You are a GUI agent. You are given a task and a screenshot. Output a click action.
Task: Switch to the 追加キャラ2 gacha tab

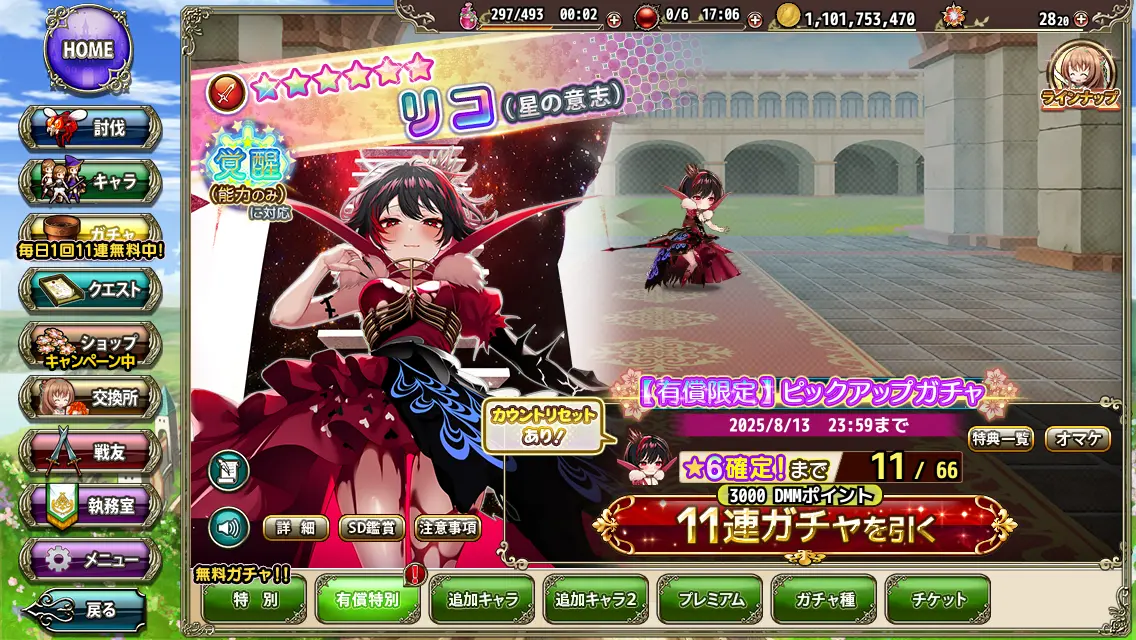click(x=596, y=600)
